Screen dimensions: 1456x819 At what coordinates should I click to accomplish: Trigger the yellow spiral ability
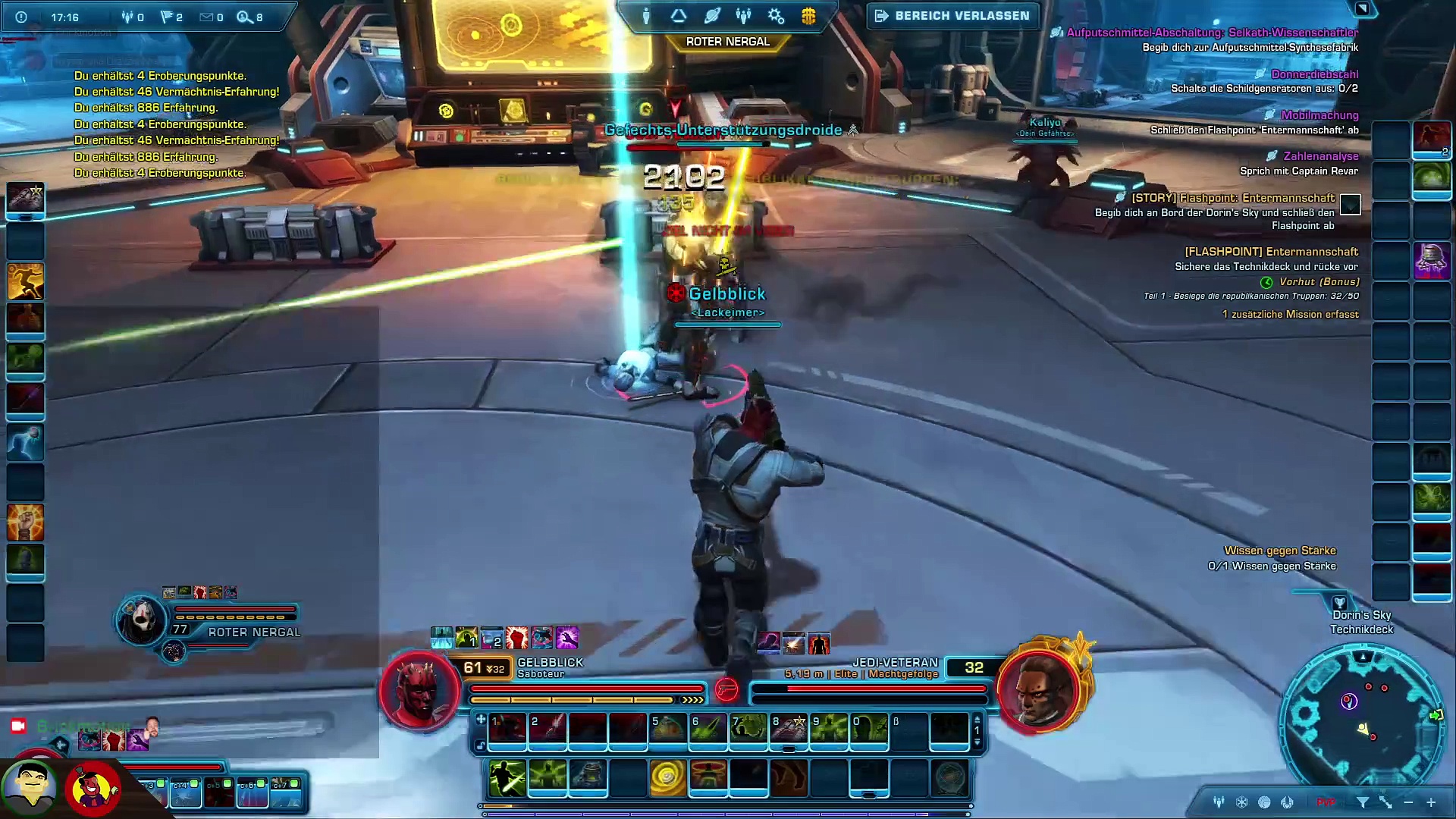pos(668,777)
